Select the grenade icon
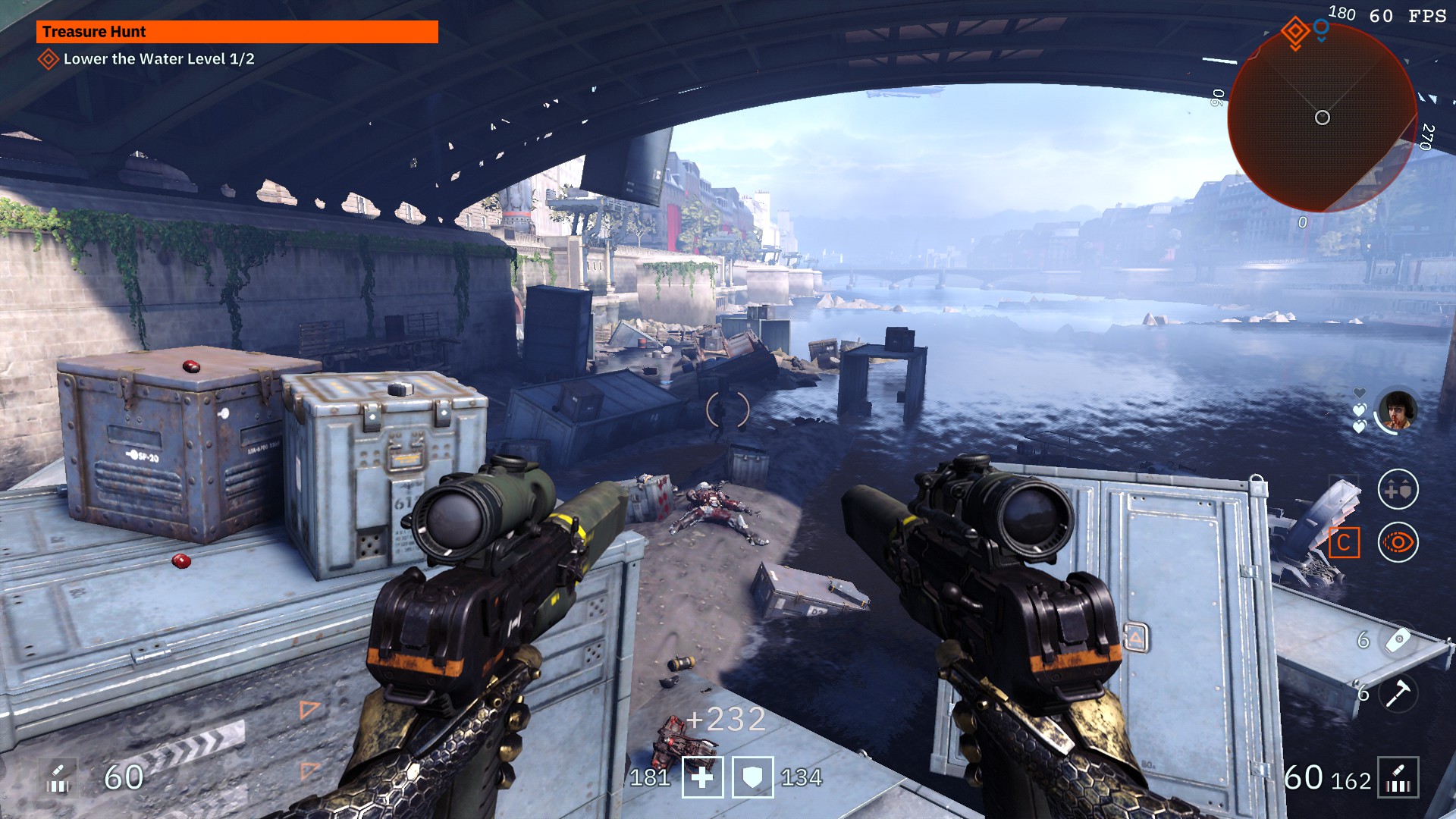 [1398, 641]
